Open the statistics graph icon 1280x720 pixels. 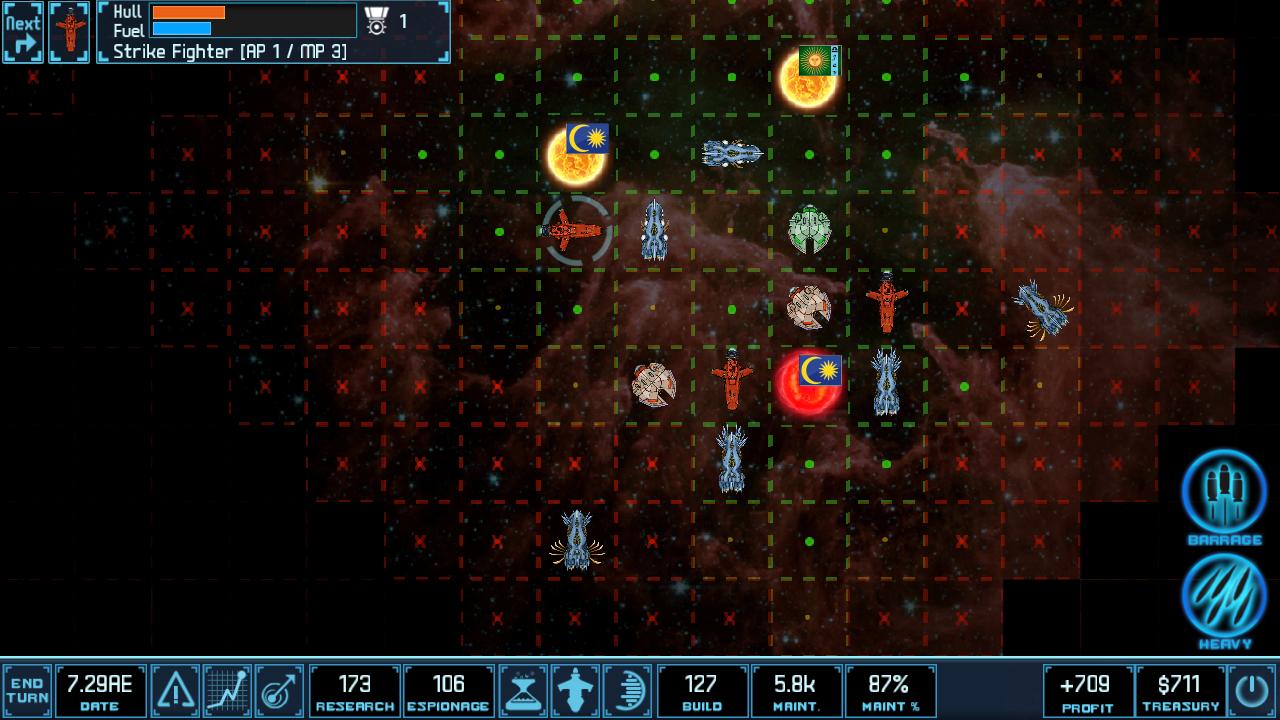[x=226, y=688]
